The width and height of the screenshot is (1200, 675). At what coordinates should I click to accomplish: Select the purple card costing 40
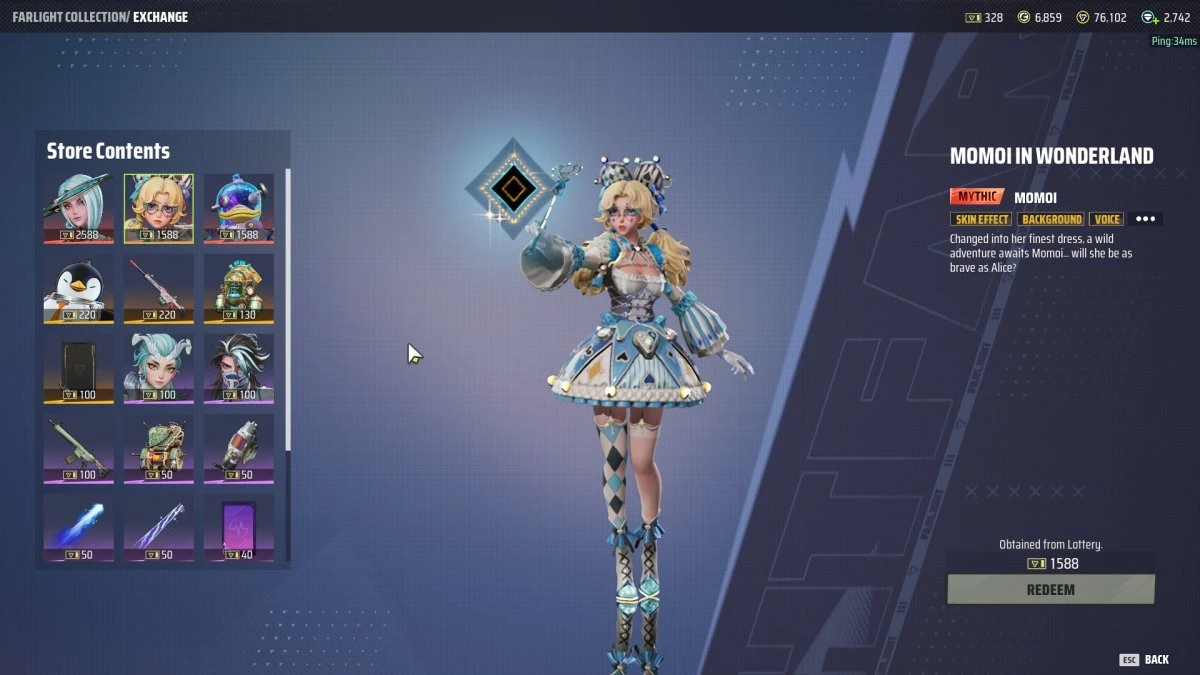[239, 528]
